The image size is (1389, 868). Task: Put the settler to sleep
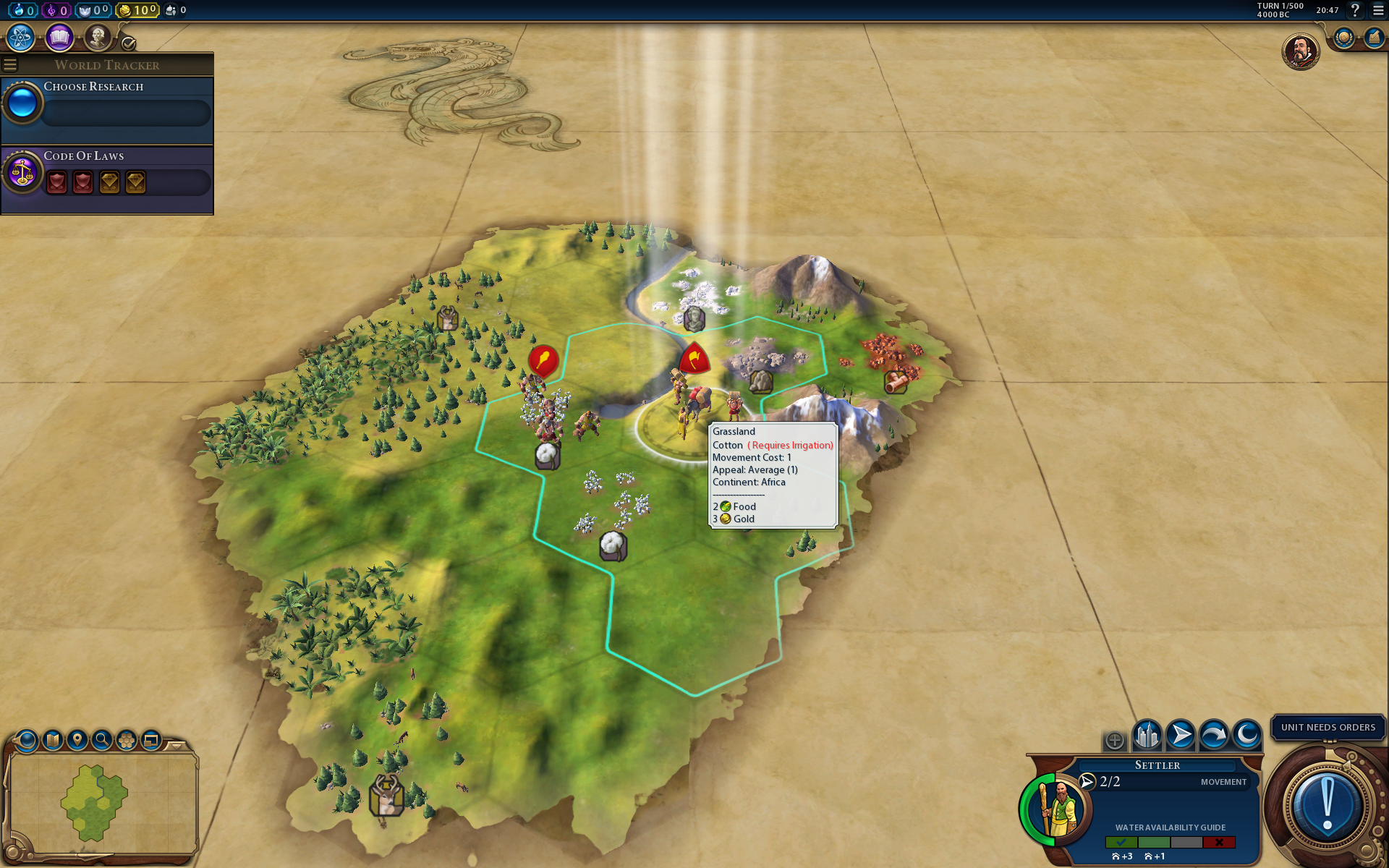pyautogui.click(x=1246, y=736)
